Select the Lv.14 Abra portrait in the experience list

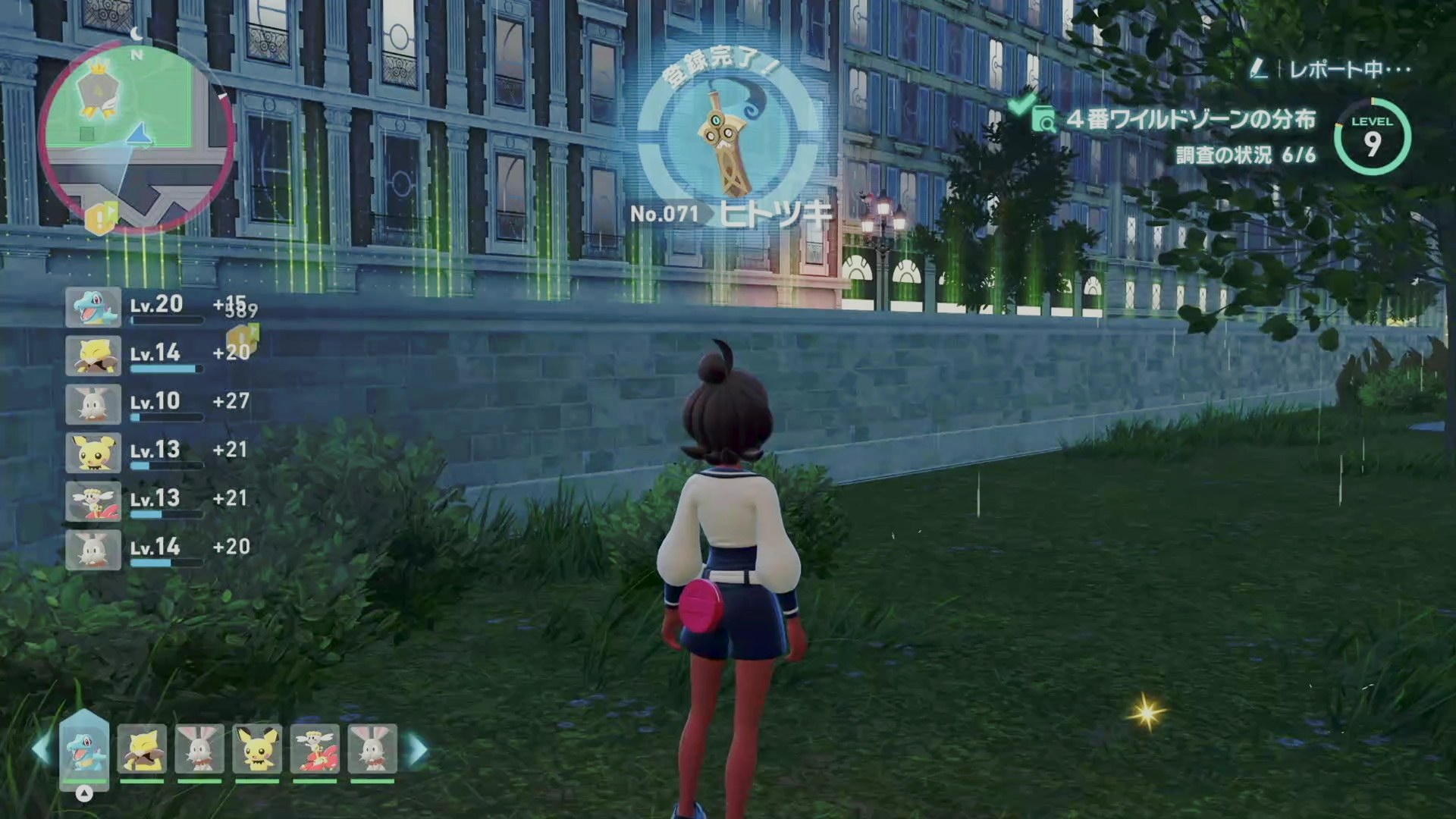[93, 356]
